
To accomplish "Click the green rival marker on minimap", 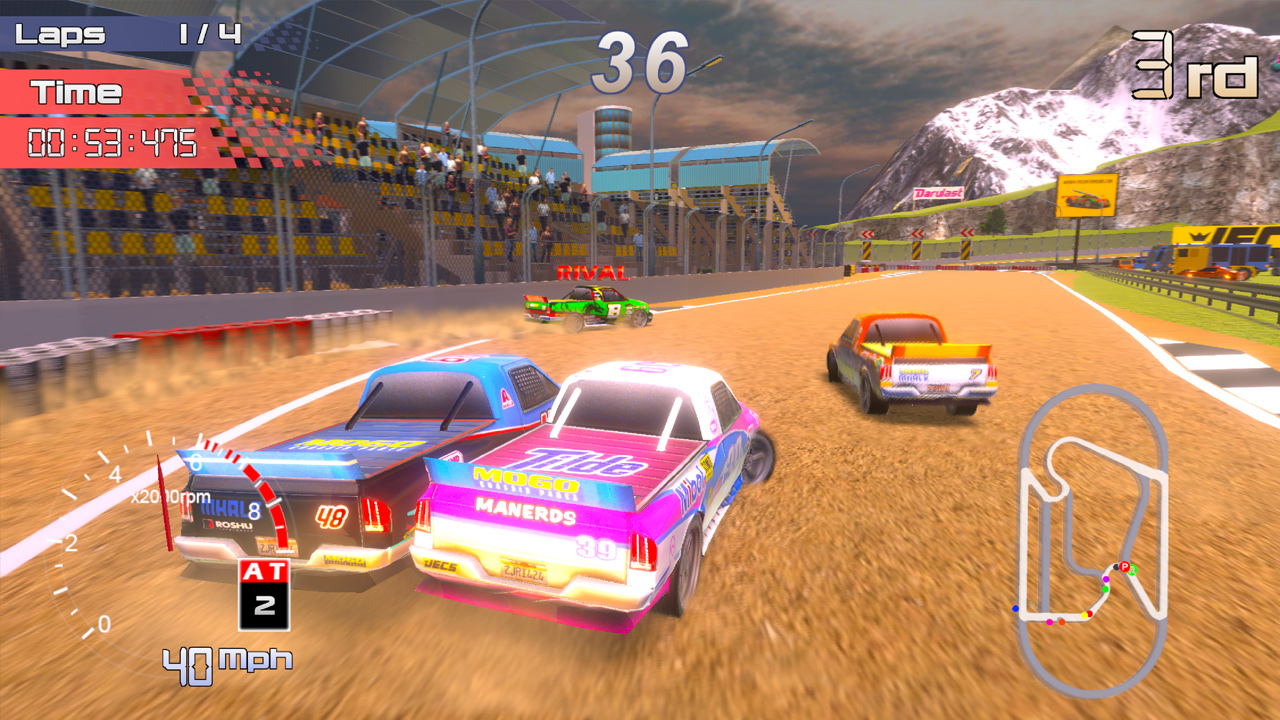I will (1132, 570).
